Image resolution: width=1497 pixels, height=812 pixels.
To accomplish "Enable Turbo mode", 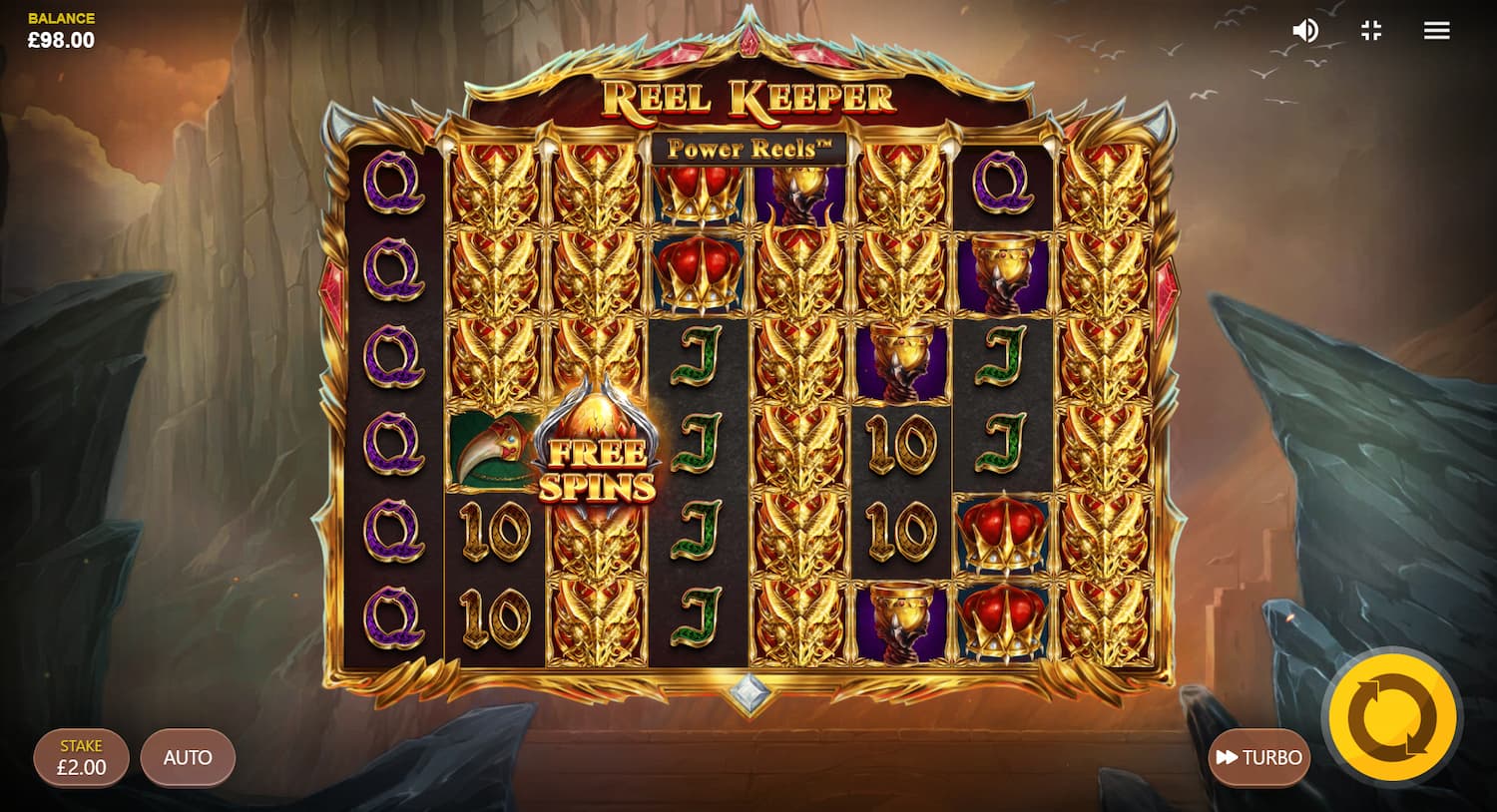I will pyautogui.click(x=1259, y=758).
